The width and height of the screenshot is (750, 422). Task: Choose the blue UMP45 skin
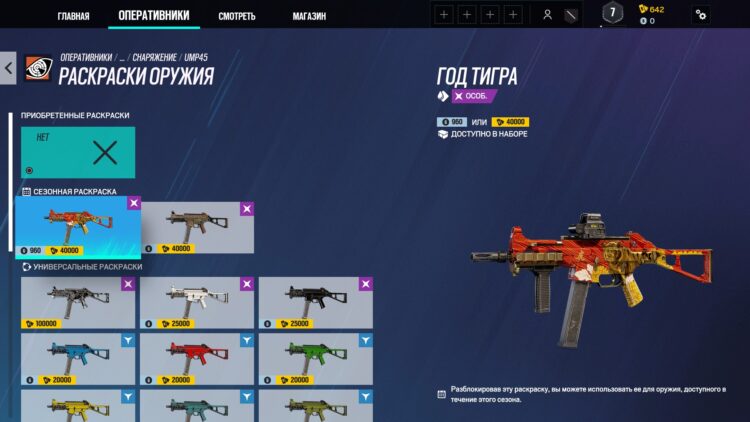(x=78, y=358)
